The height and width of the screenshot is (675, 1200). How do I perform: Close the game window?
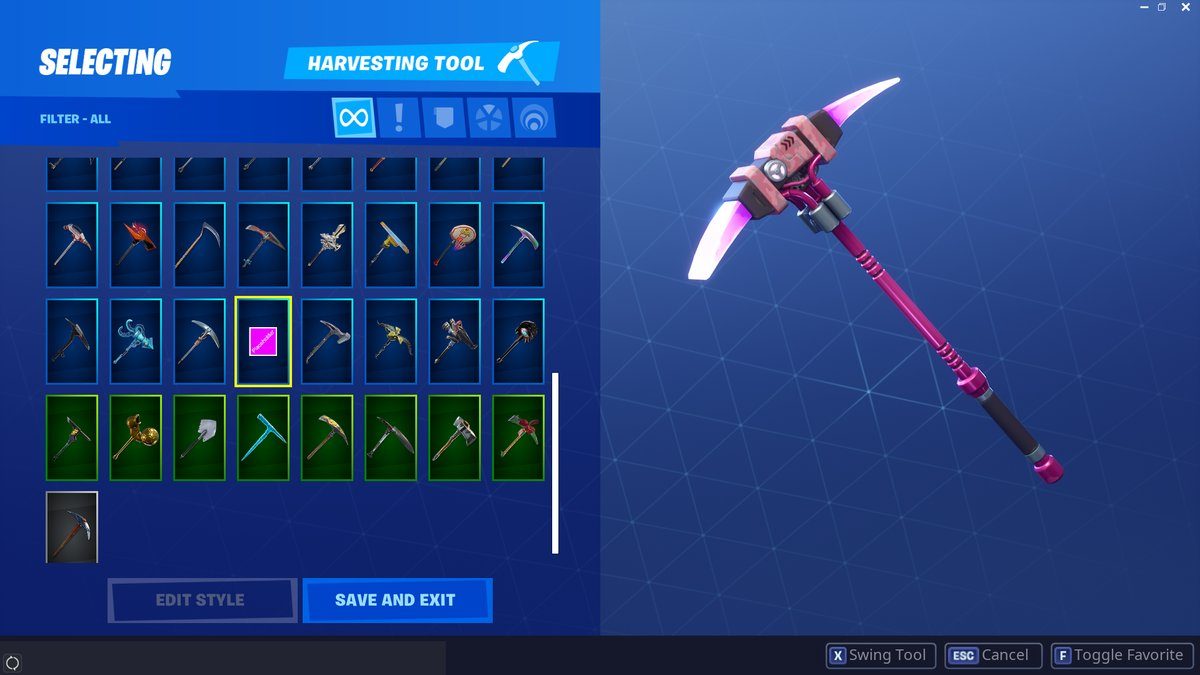point(1184,7)
